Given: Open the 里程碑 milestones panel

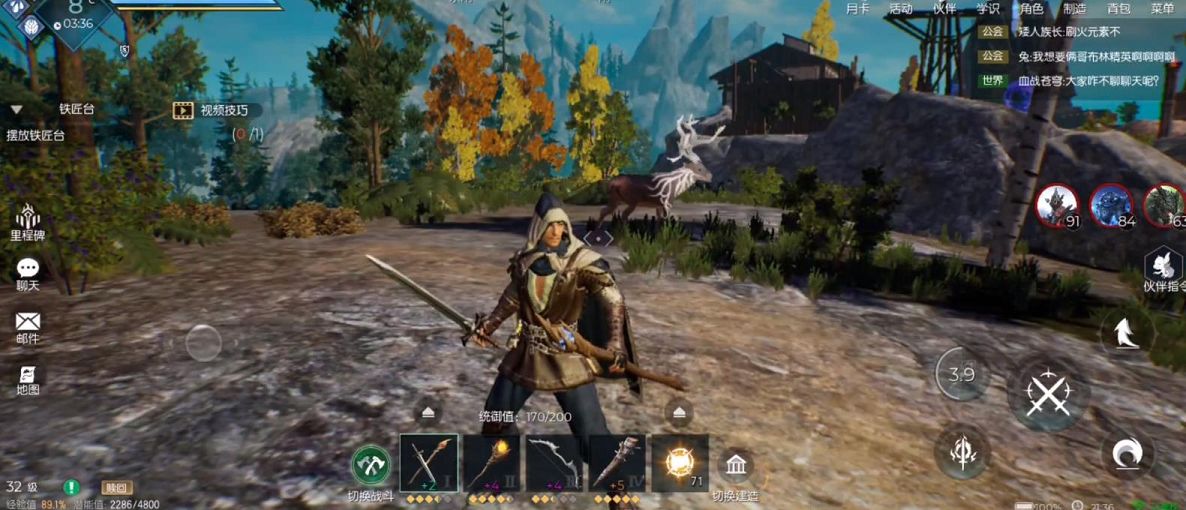Looking at the screenshot, I should 28,223.
